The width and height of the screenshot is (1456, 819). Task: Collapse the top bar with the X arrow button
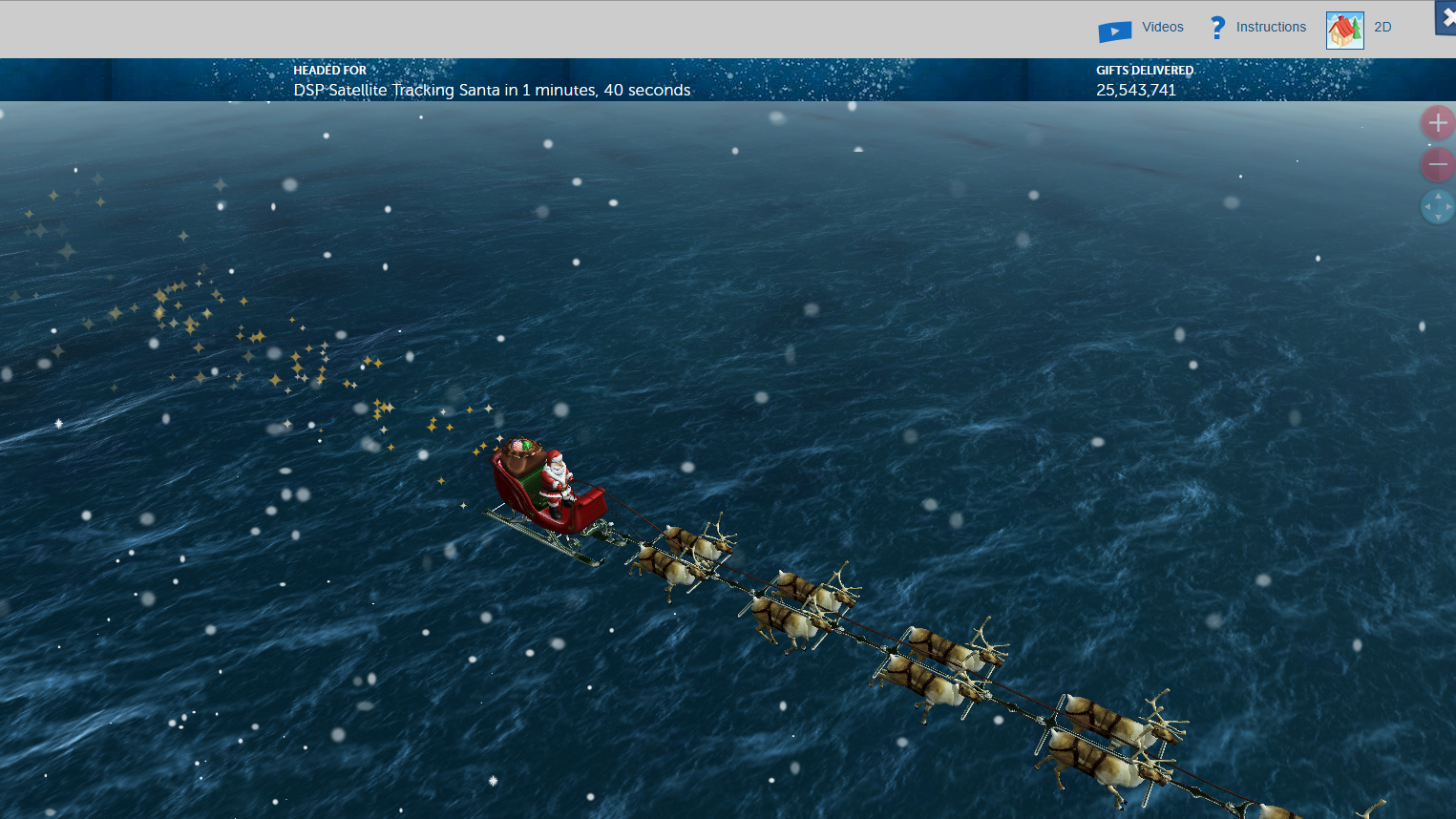click(1447, 17)
